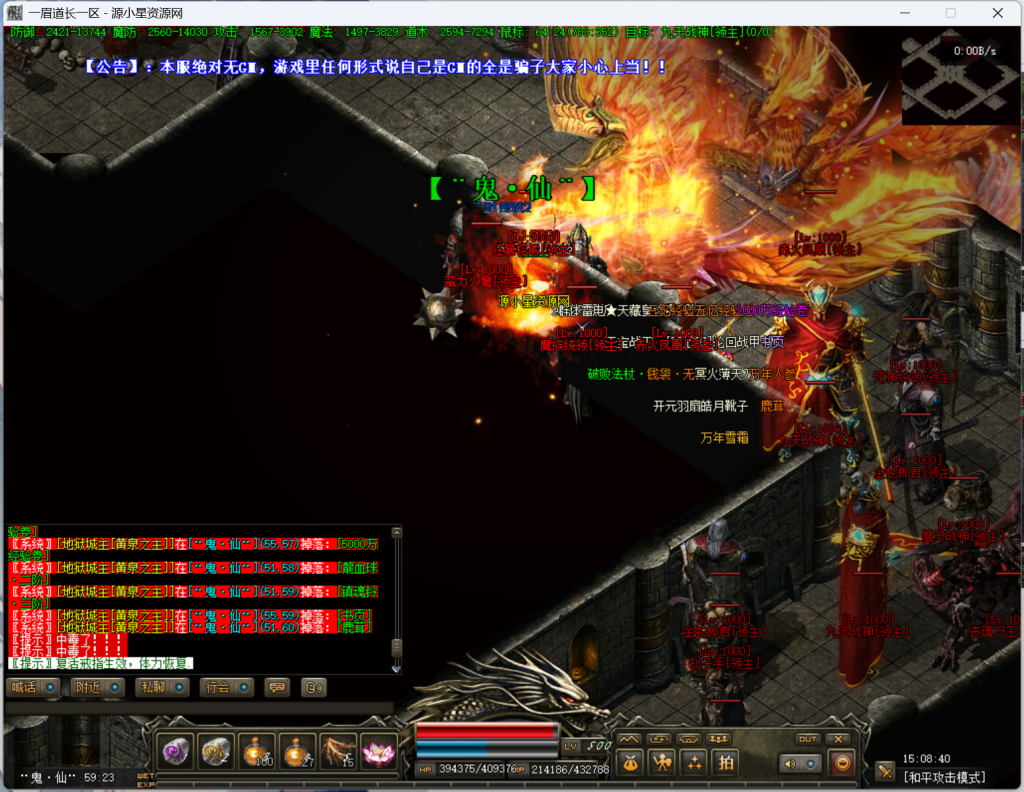Click the X exit game button
This screenshot has height=792, width=1024.
838,739
